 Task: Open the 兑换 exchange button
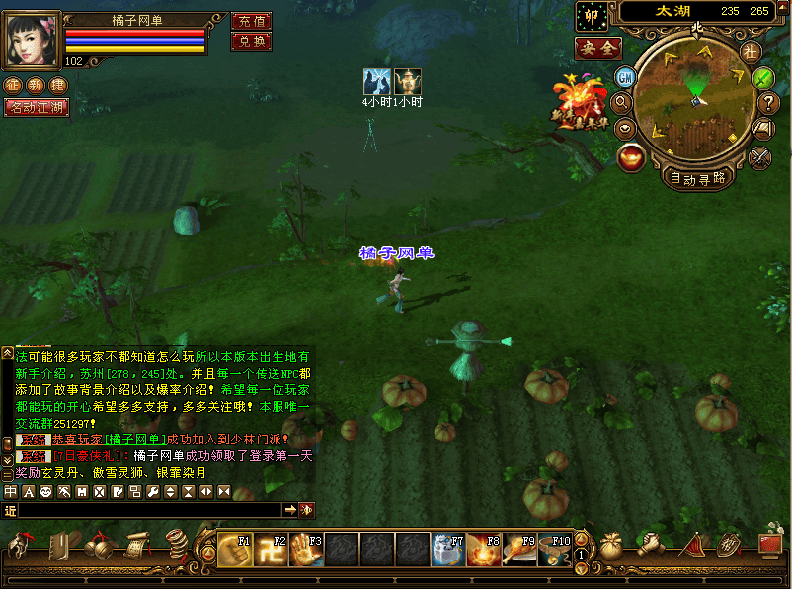click(251, 41)
